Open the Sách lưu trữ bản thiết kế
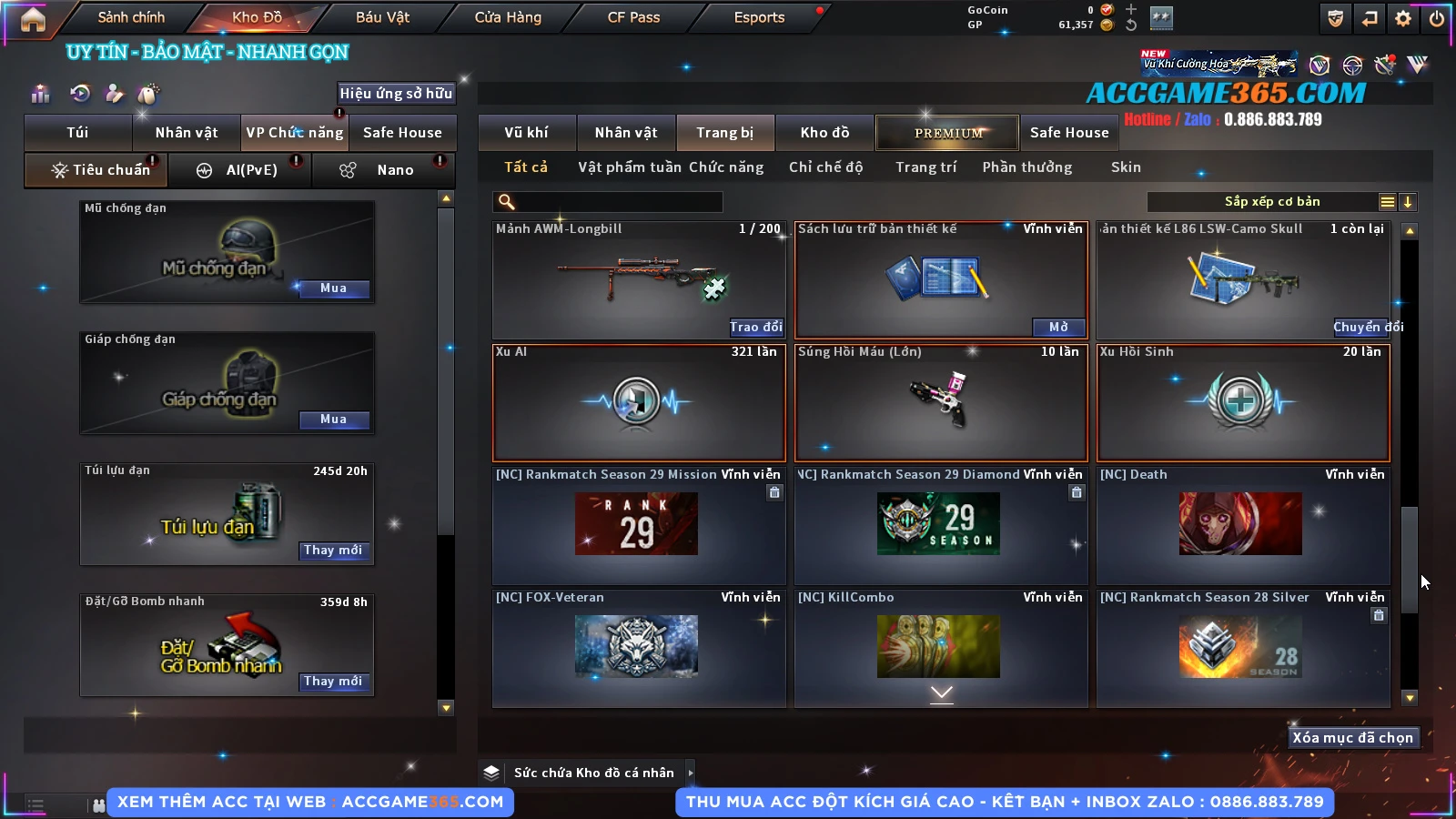Image resolution: width=1456 pixels, height=819 pixels. point(1058,328)
